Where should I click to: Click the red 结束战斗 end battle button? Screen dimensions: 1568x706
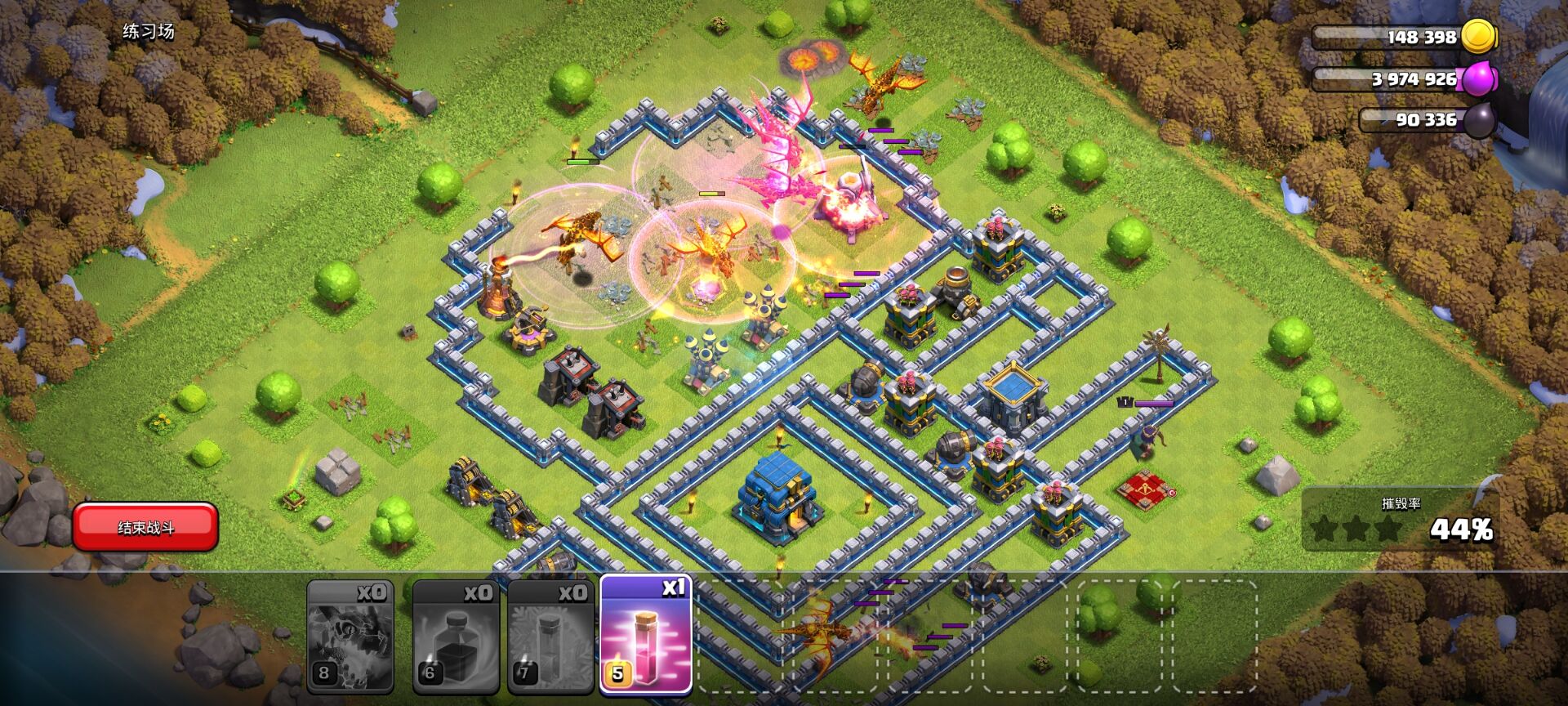tap(145, 527)
